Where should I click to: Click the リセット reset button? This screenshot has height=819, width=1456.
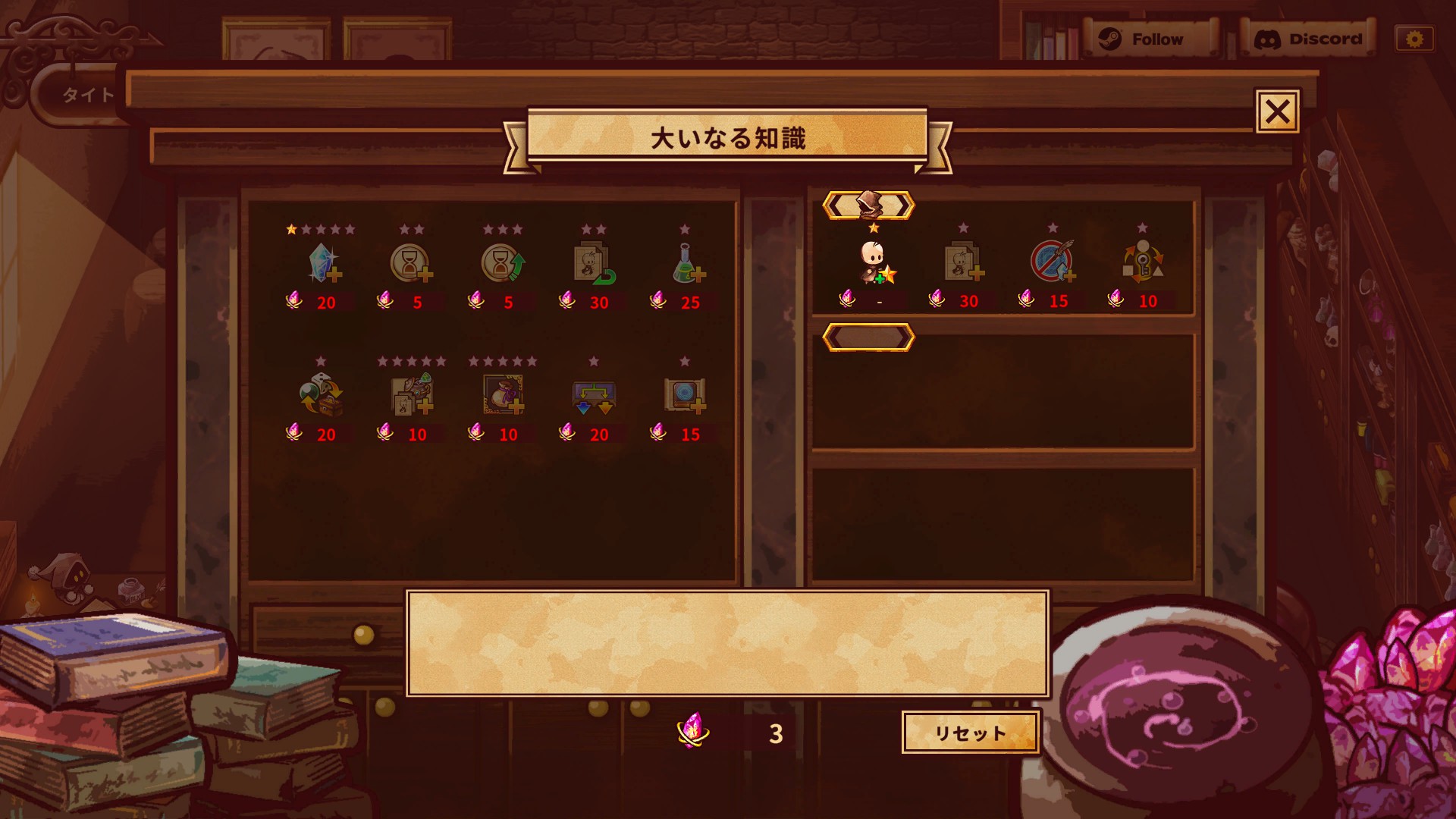pos(970,733)
